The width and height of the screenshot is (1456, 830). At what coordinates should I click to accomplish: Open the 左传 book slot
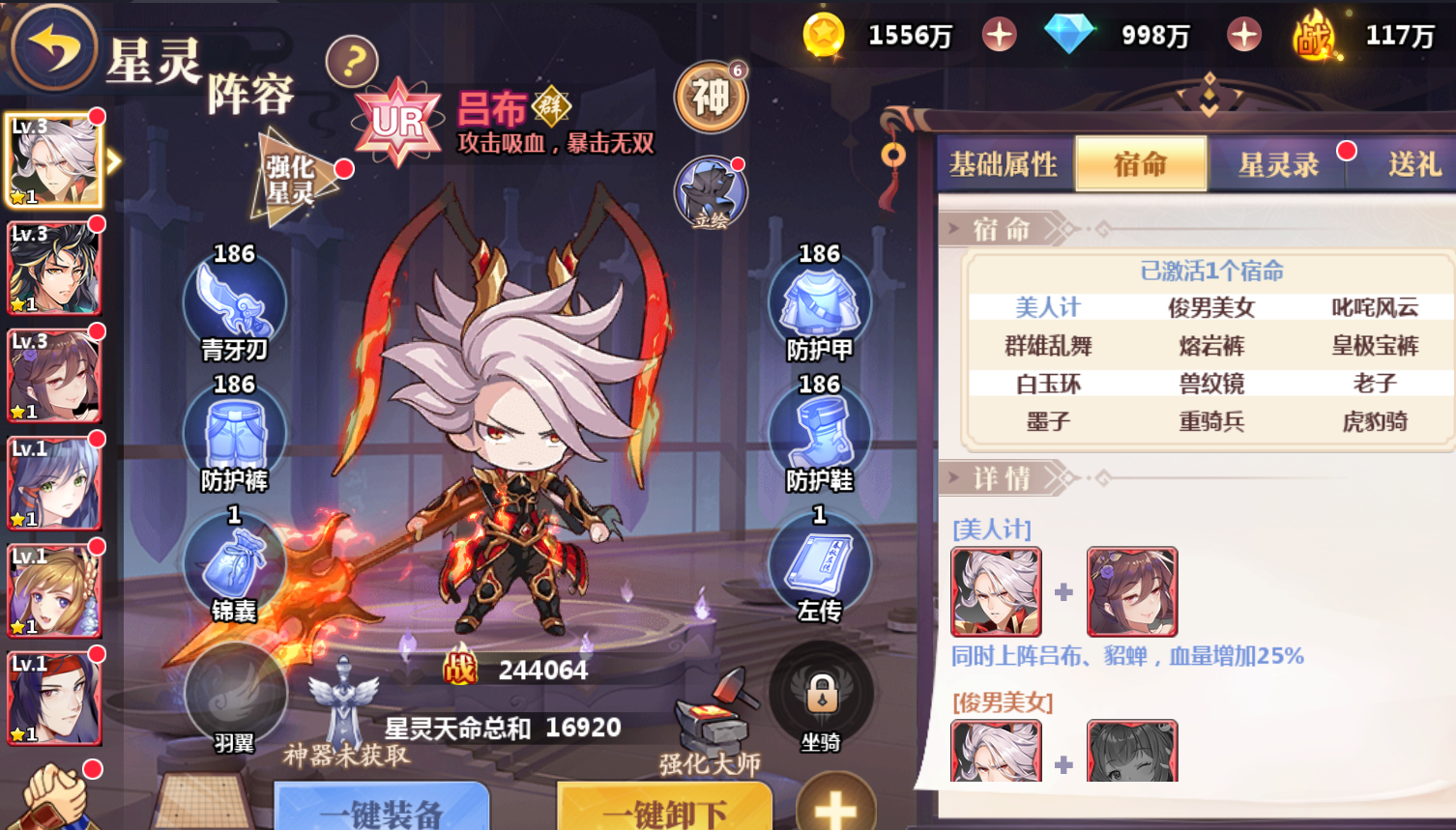pos(819,564)
